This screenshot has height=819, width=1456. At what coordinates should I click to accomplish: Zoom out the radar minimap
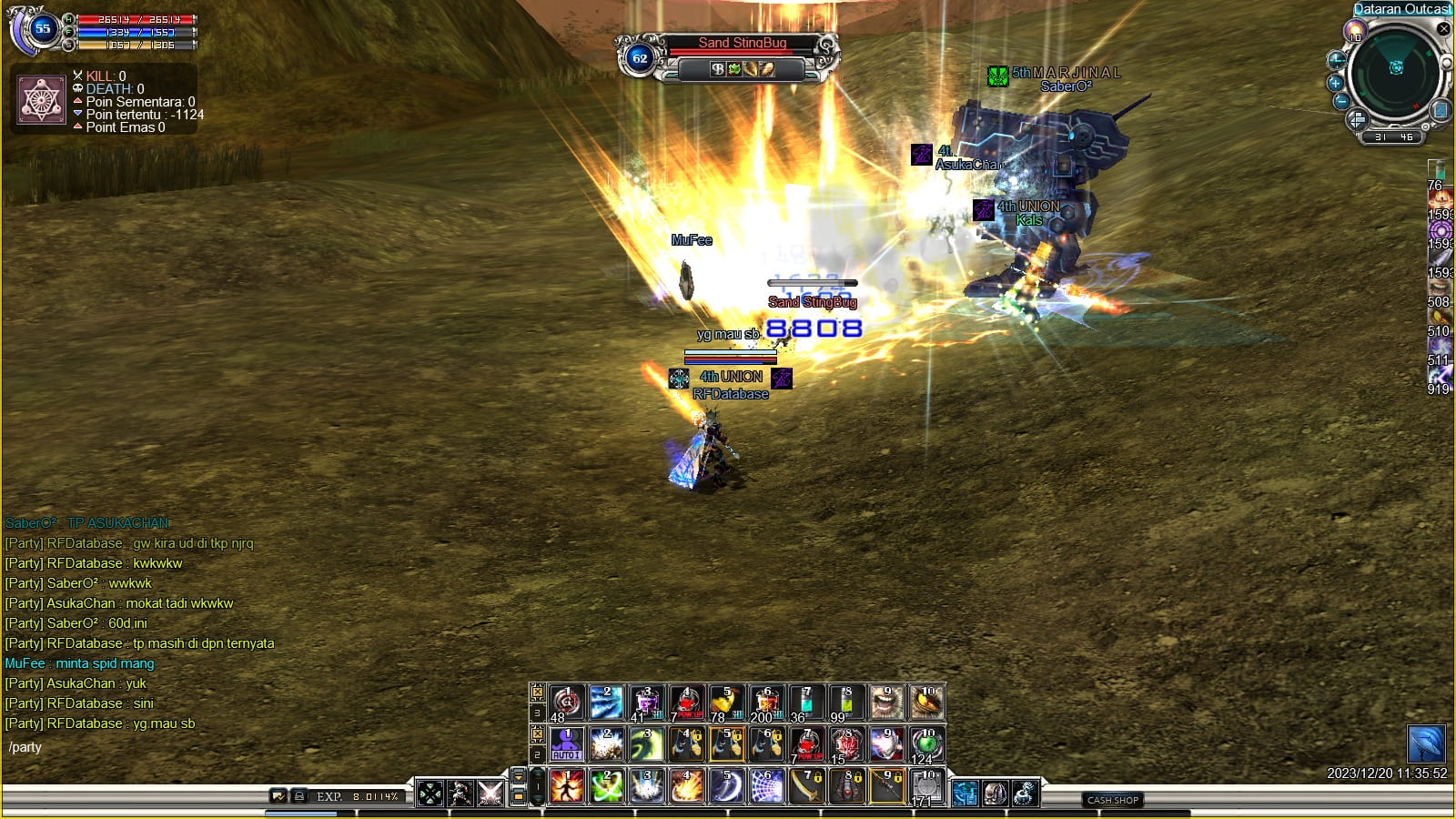[1341, 101]
